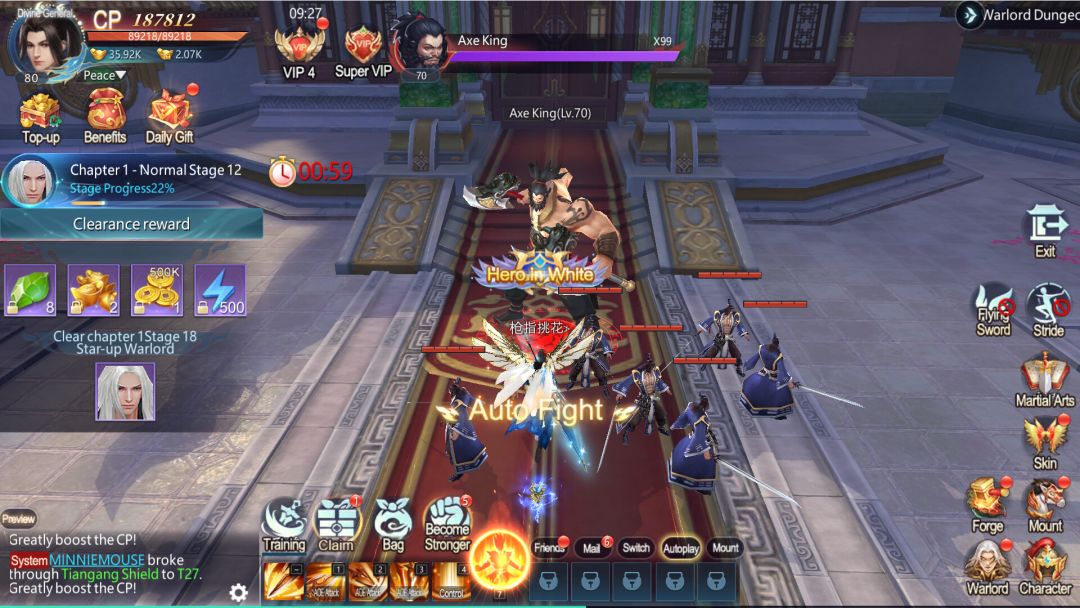Activate the Flying Sword skill
This screenshot has width=1080, height=608.
[993, 308]
